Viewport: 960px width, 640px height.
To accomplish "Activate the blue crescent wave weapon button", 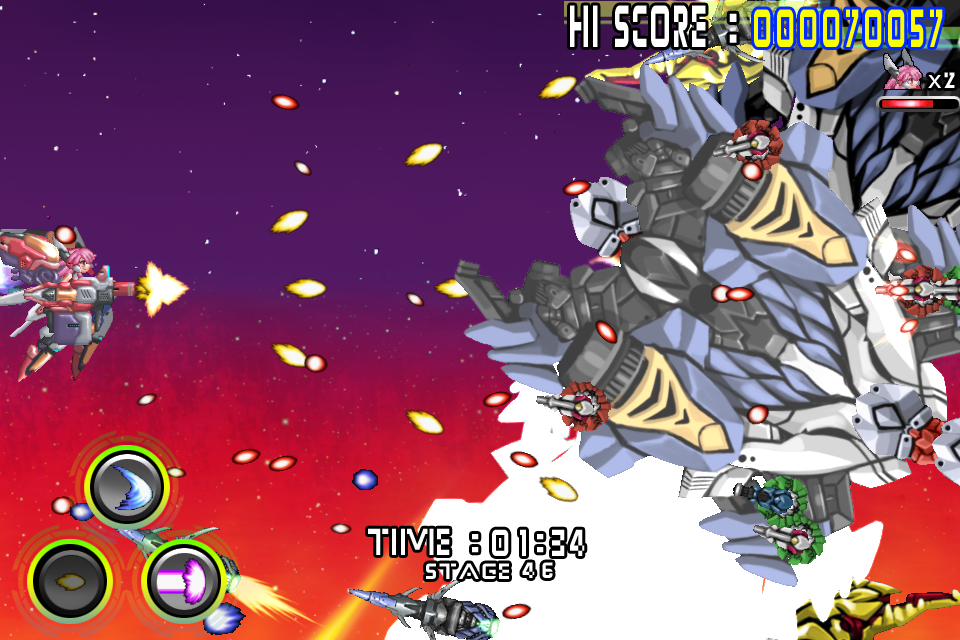I will [126, 487].
